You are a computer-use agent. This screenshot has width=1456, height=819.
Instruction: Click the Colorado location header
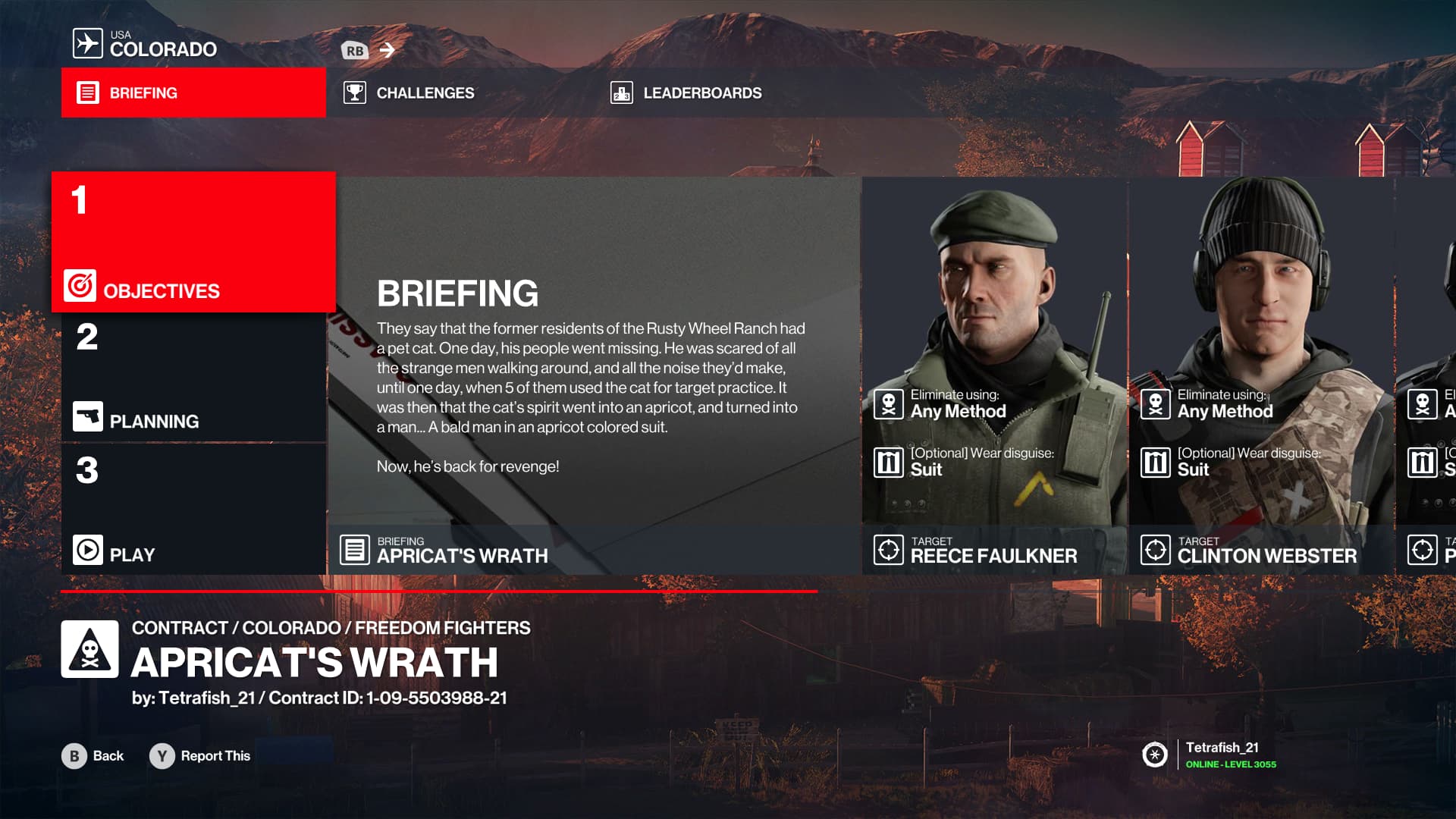[x=146, y=44]
